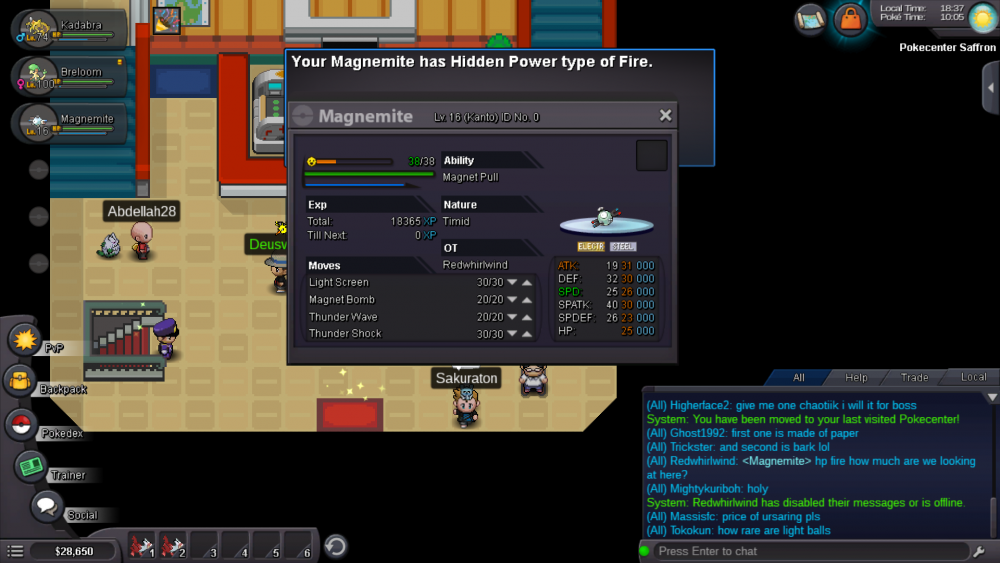The image size is (1000, 563).
Task: Show the All chat tab
Action: (798, 377)
